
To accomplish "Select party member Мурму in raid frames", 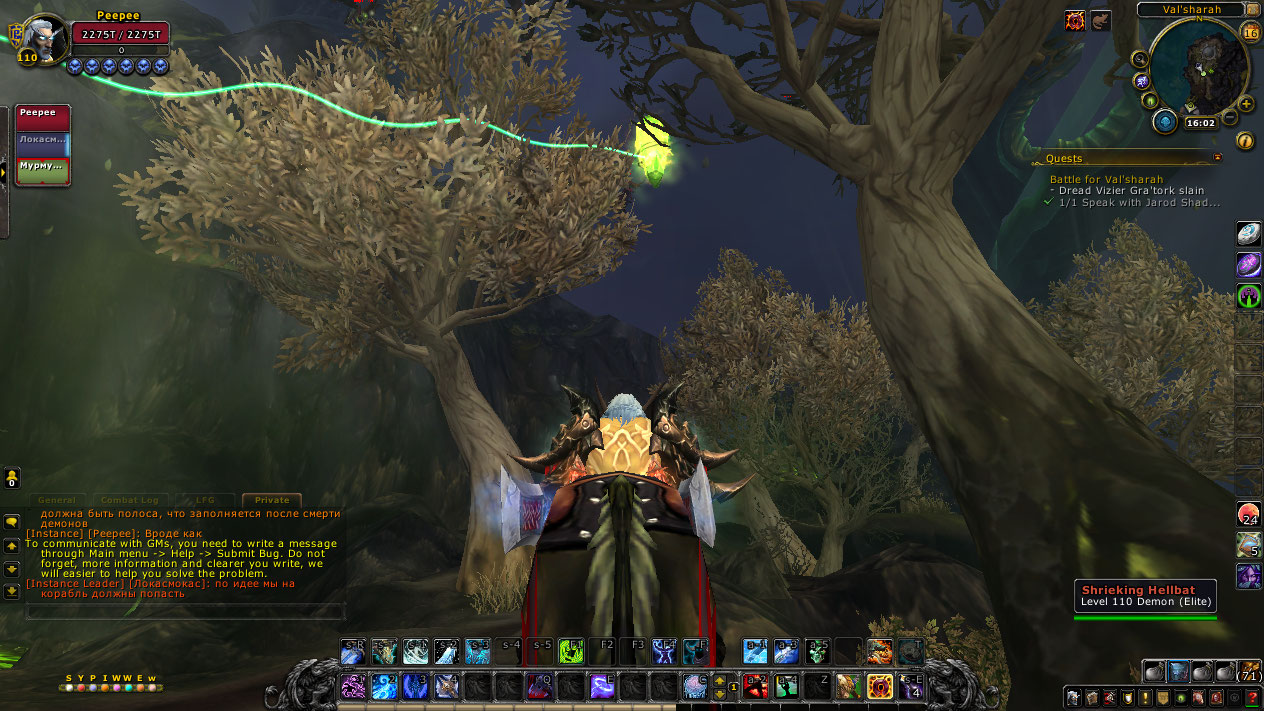I will point(43,171).
